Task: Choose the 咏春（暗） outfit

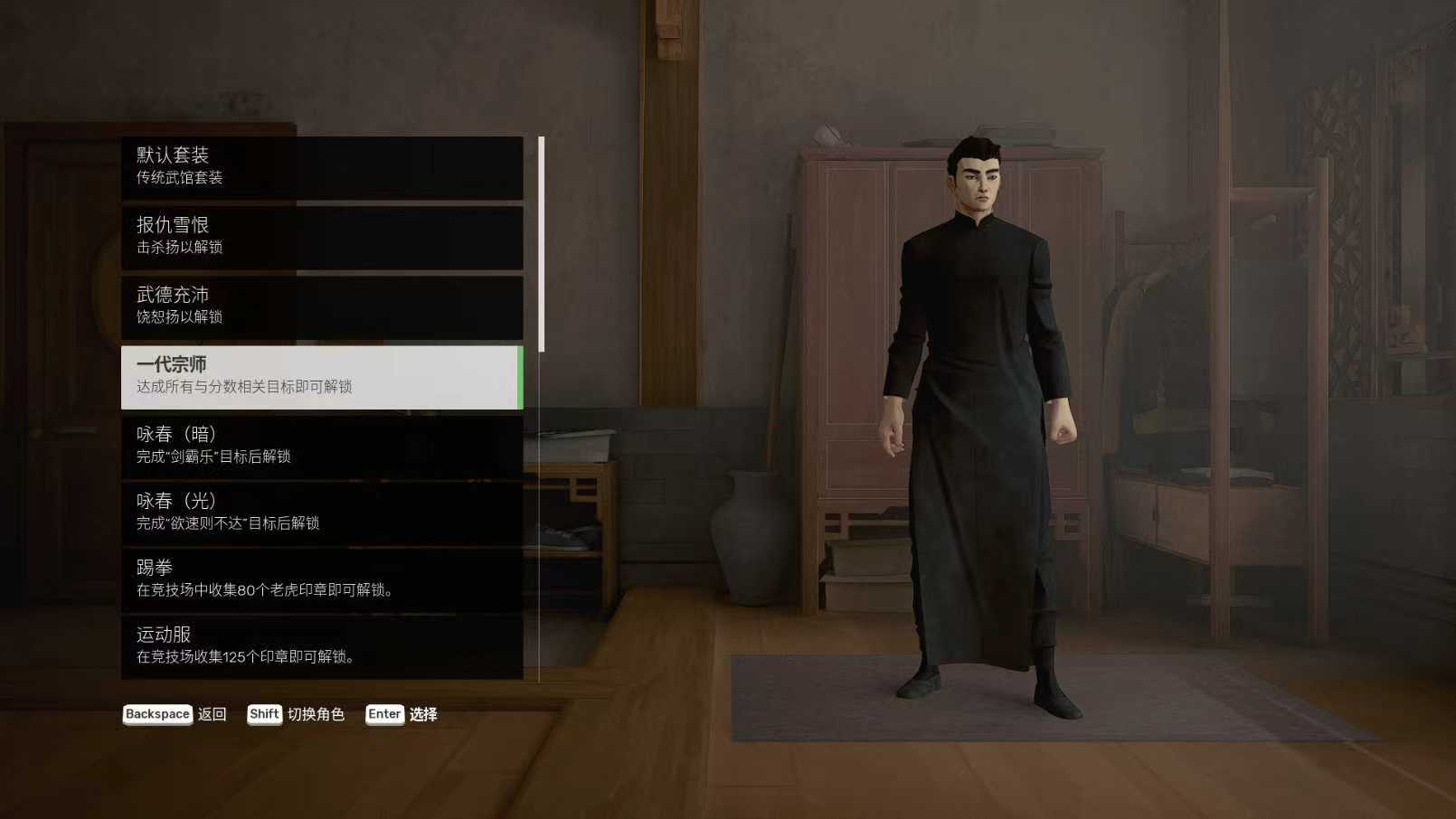Action: 322,446
